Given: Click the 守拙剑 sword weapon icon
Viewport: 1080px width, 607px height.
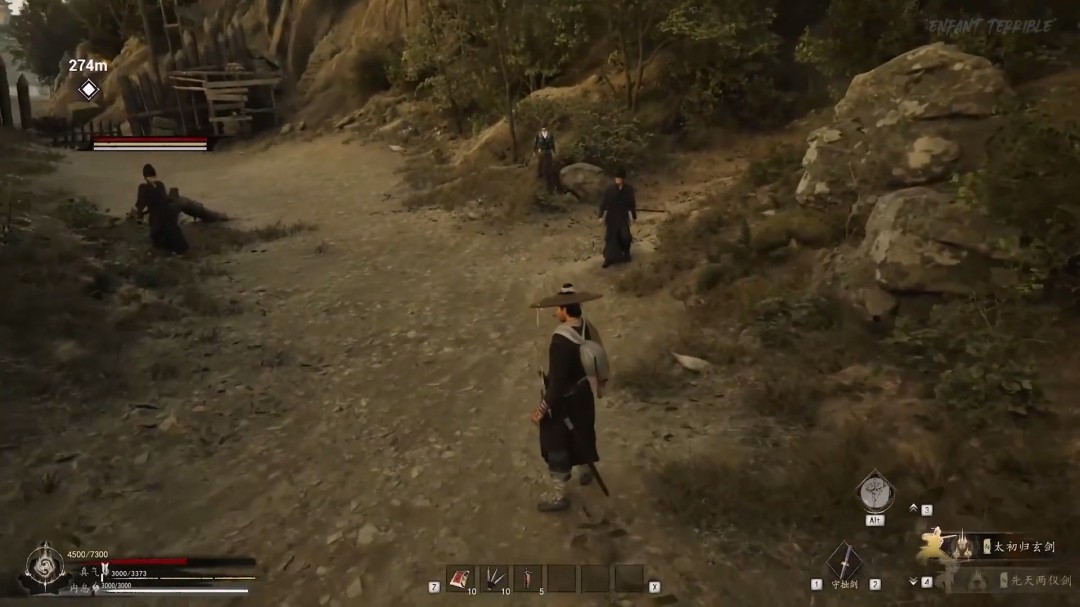Looking at the screenshot, I should (844, 562).
